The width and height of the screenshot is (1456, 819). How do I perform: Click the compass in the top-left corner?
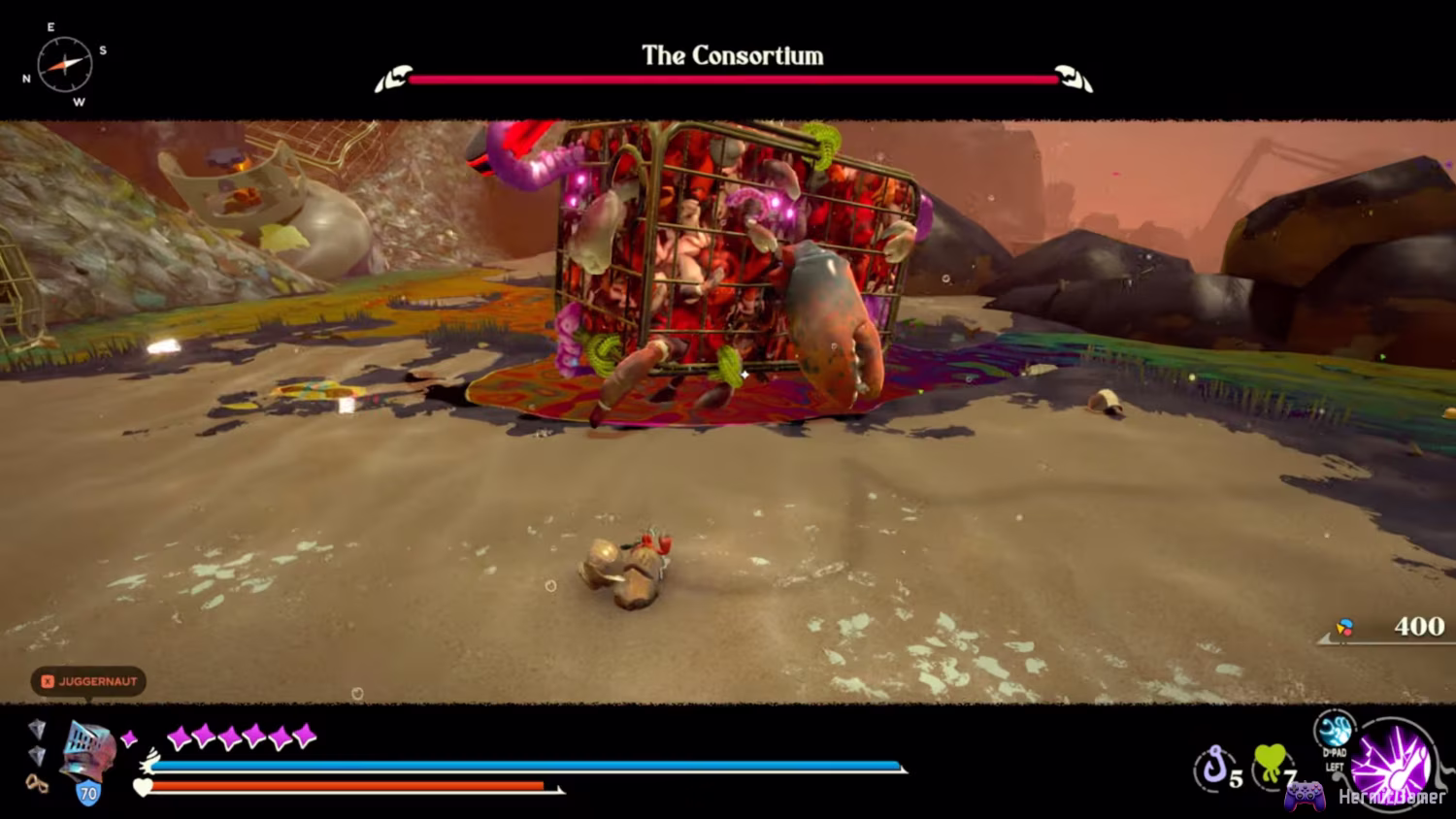[x=66, y=64]
